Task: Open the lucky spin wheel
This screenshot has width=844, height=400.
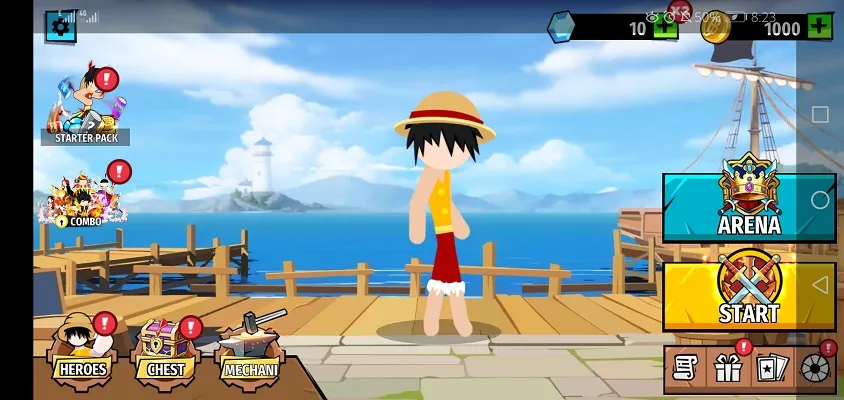Action: [x=815, y=369]
